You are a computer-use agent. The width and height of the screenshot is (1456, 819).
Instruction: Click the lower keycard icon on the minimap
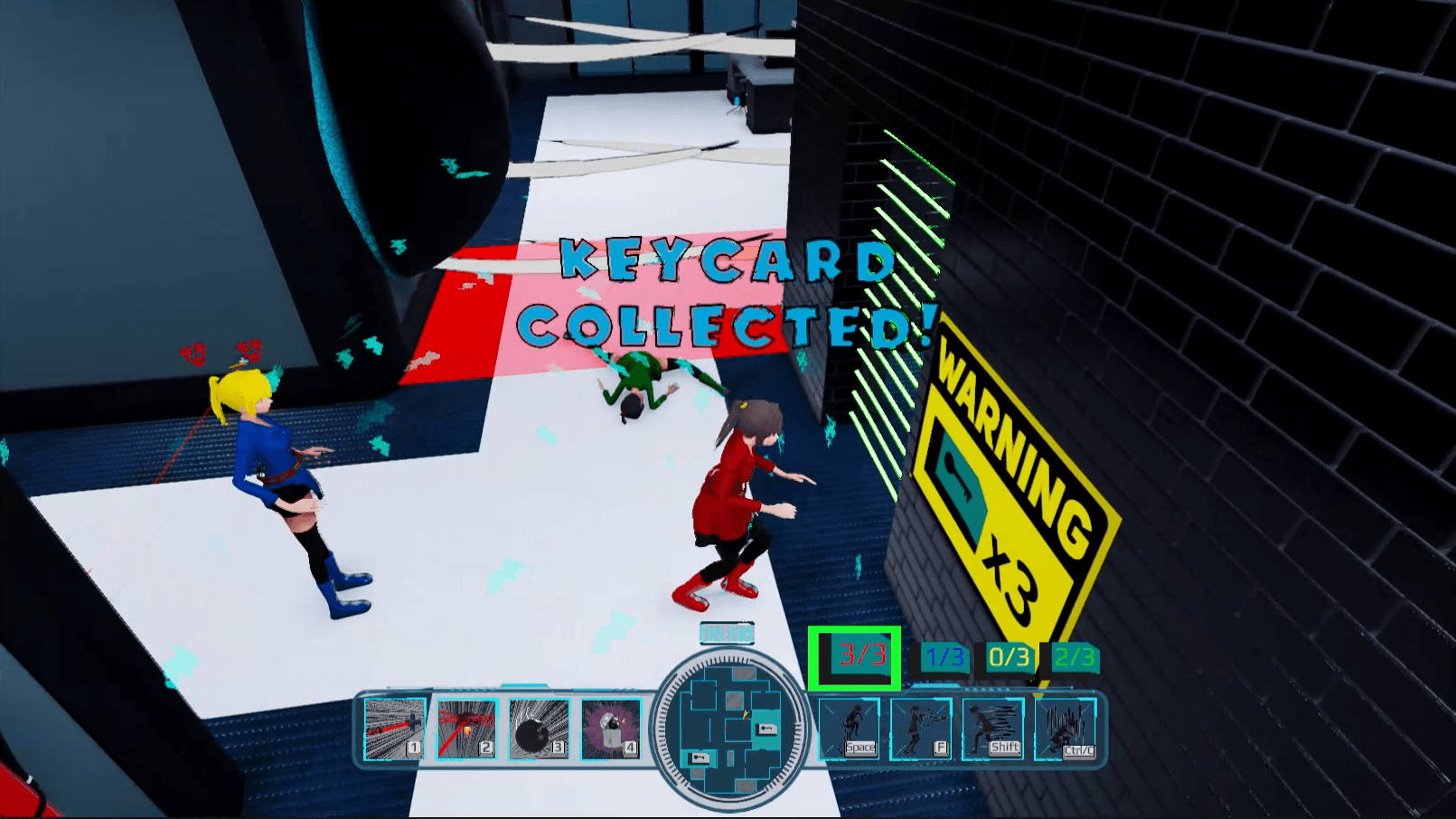point(699,758)
